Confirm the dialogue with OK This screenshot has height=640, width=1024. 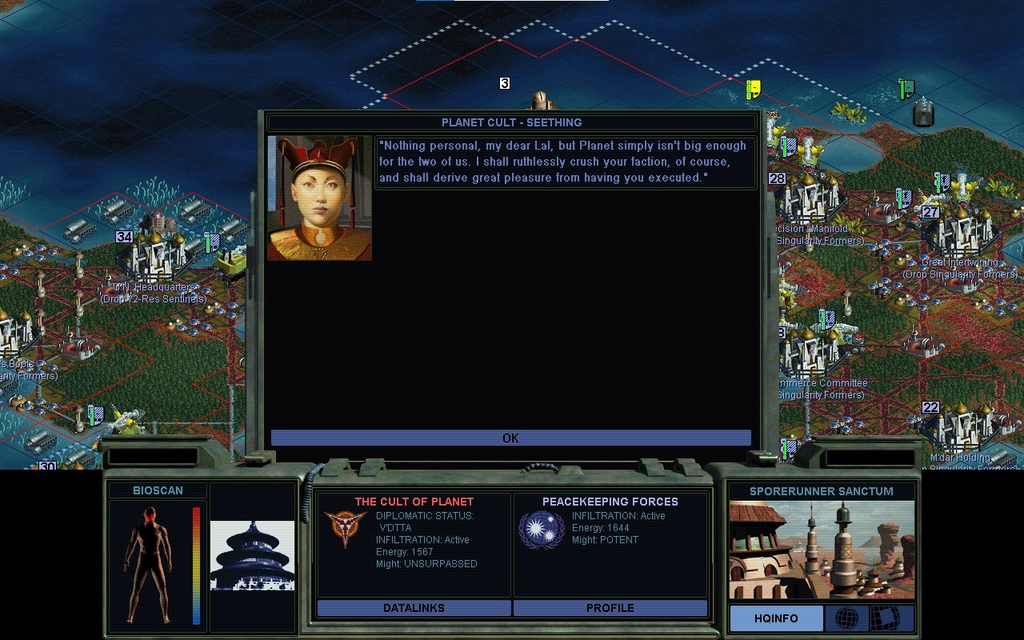pyautogui.click(x=510, y=438)
